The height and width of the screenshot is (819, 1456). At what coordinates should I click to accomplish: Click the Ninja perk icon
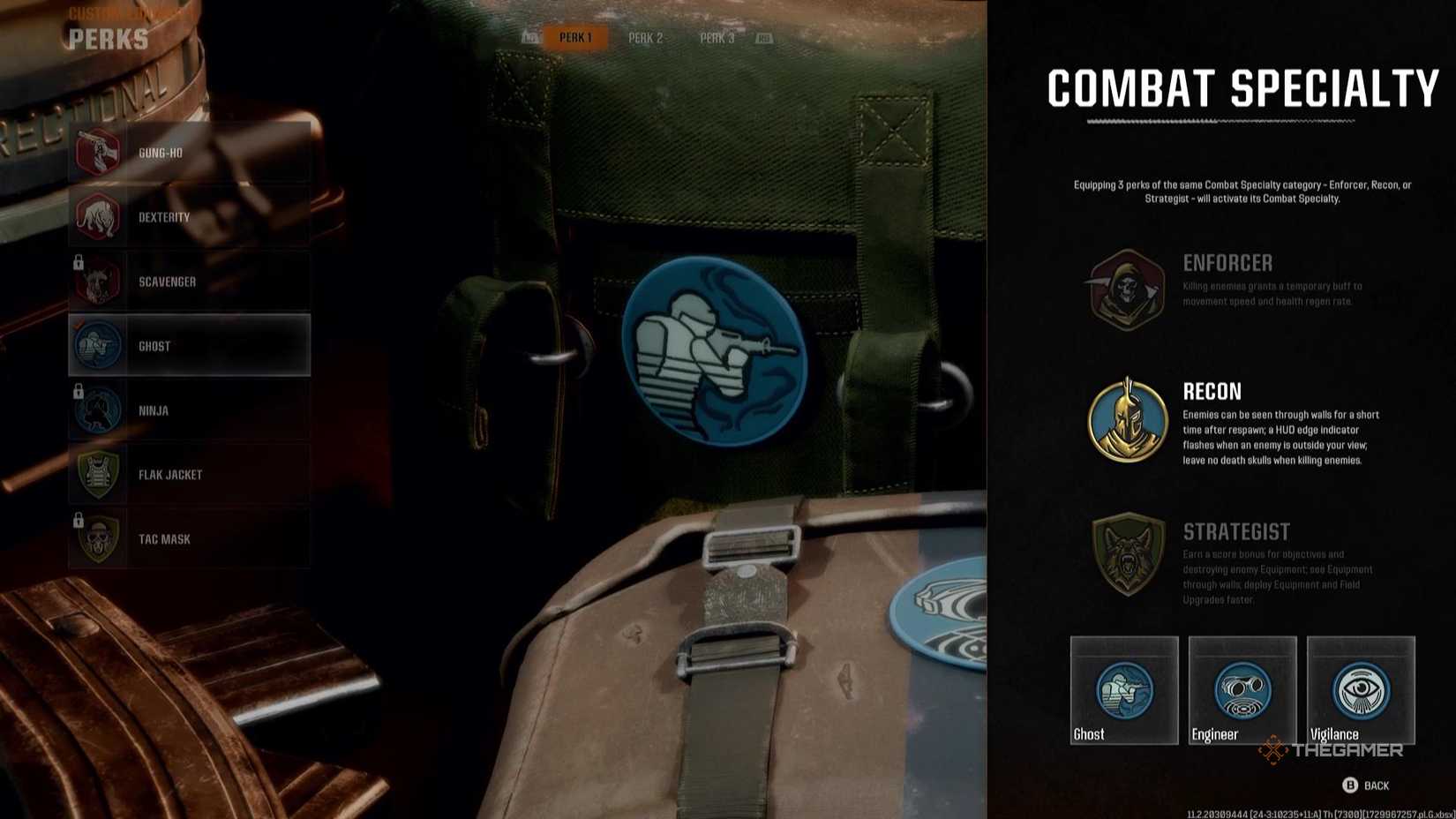99,409
